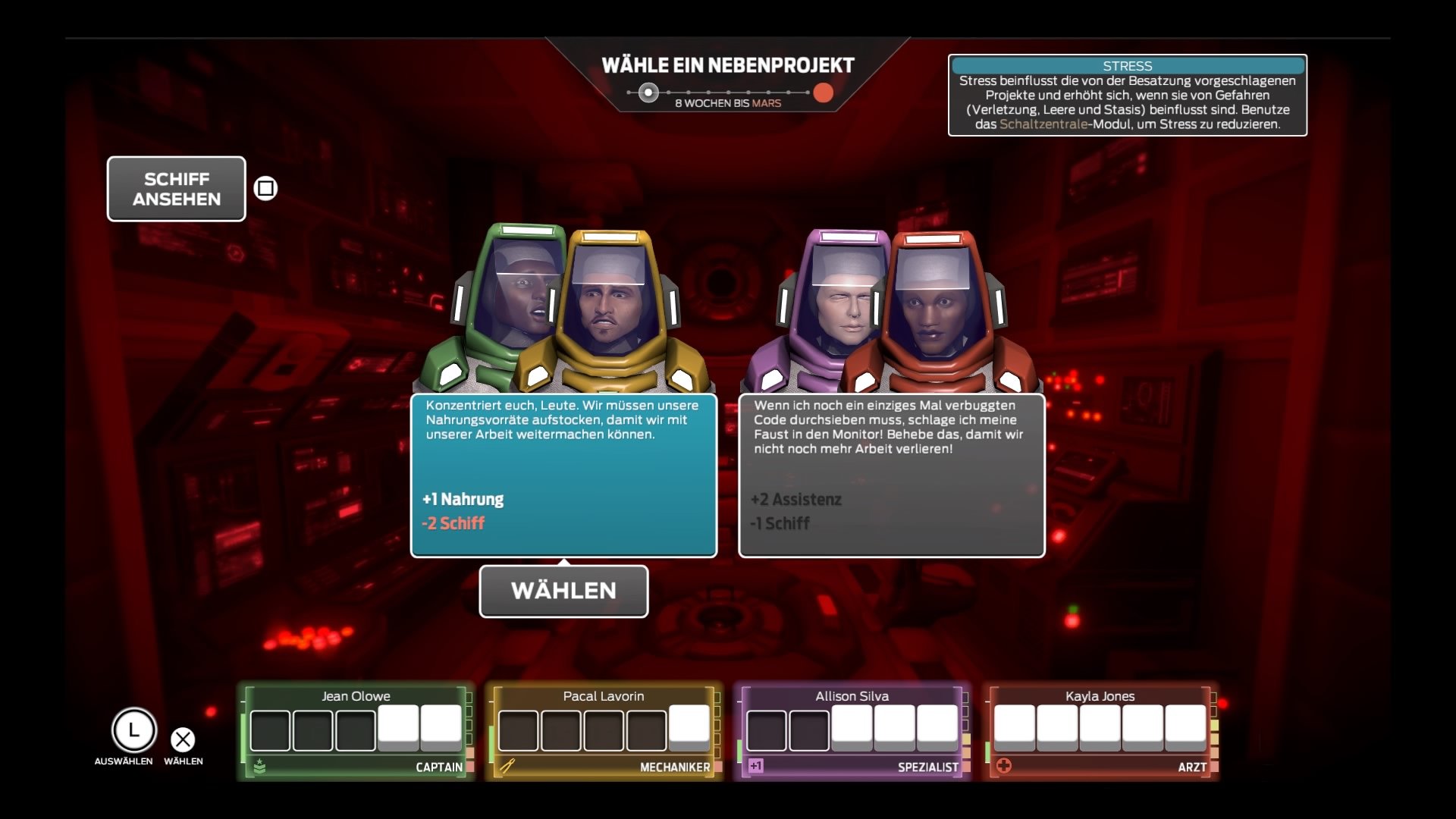Screen dimensions: 1456x819
Task: Open the CAPTAIN role tab
Action: click(440, 767)
